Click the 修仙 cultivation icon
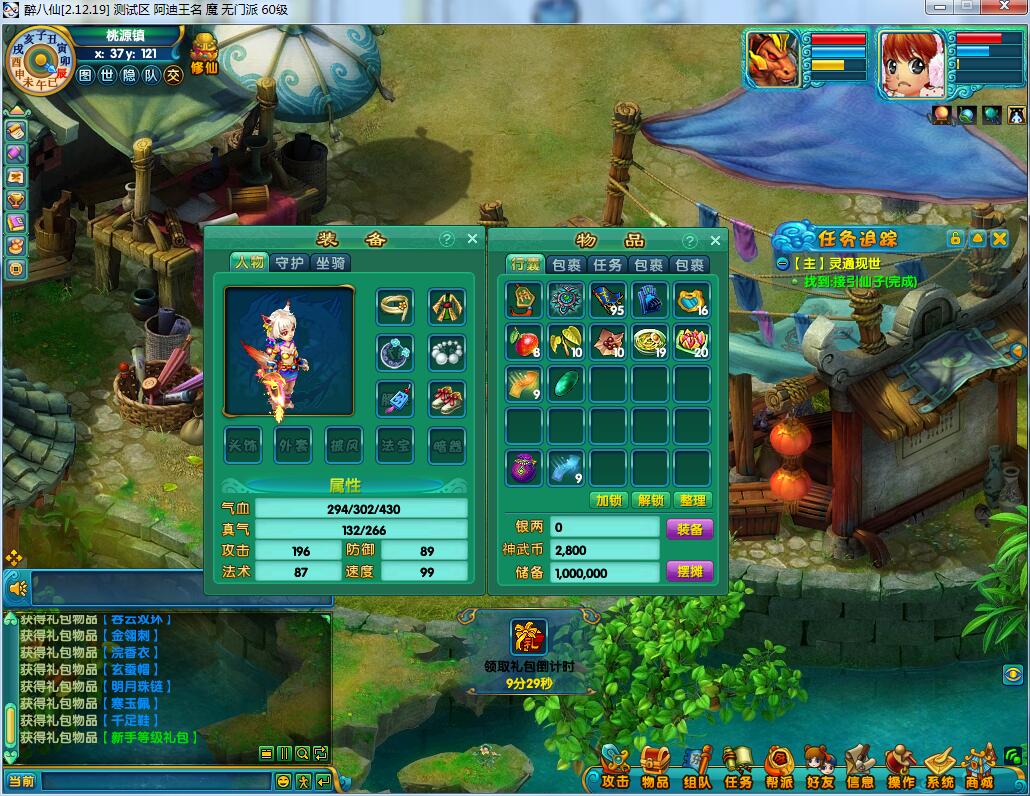 [x=204, y=53]
